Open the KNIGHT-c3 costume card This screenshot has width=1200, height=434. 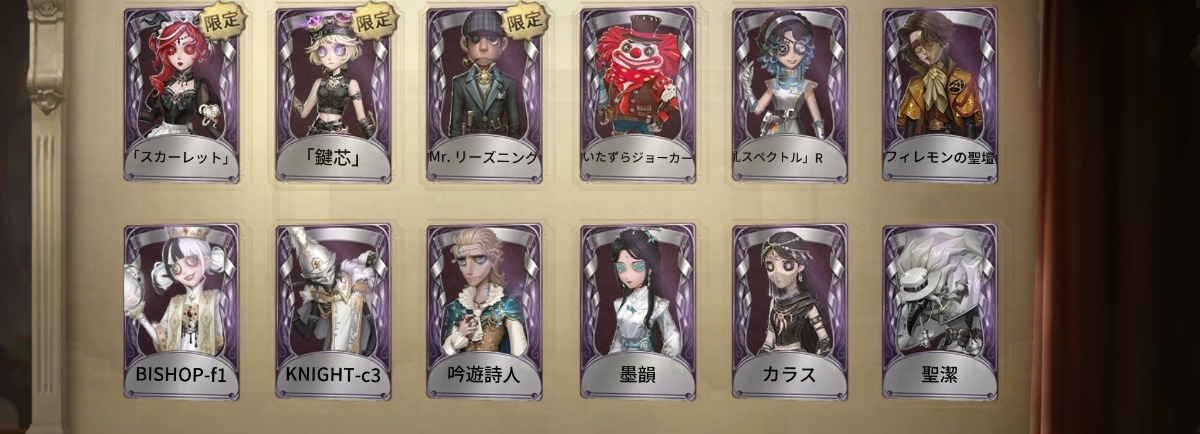[333, 311]
